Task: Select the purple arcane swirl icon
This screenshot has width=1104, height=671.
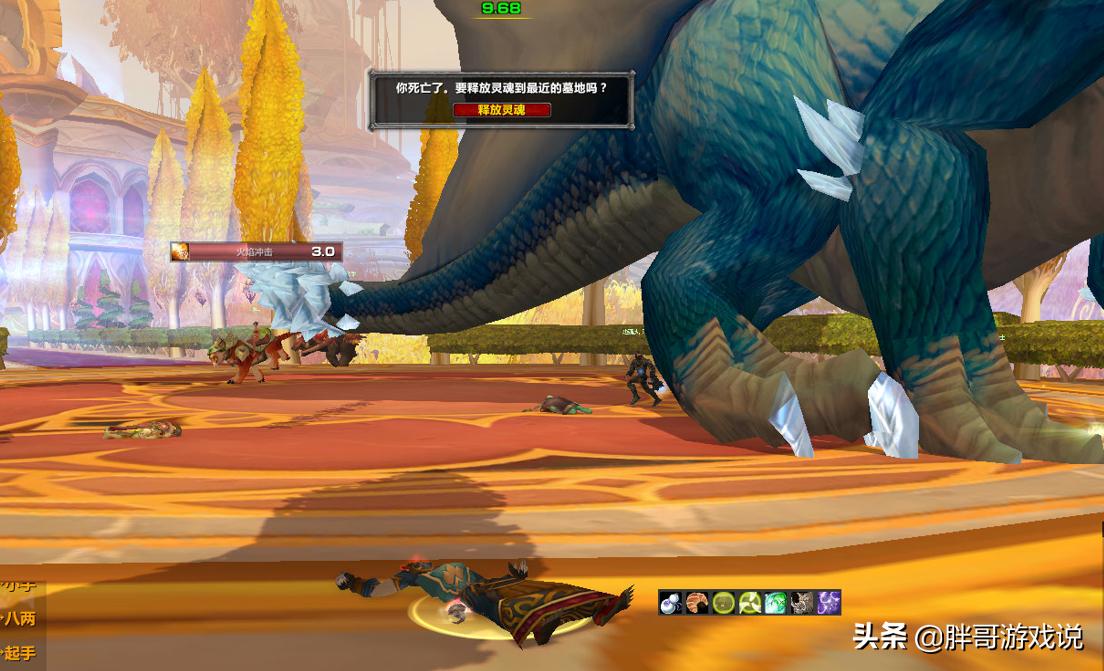Action: (828, 603)
